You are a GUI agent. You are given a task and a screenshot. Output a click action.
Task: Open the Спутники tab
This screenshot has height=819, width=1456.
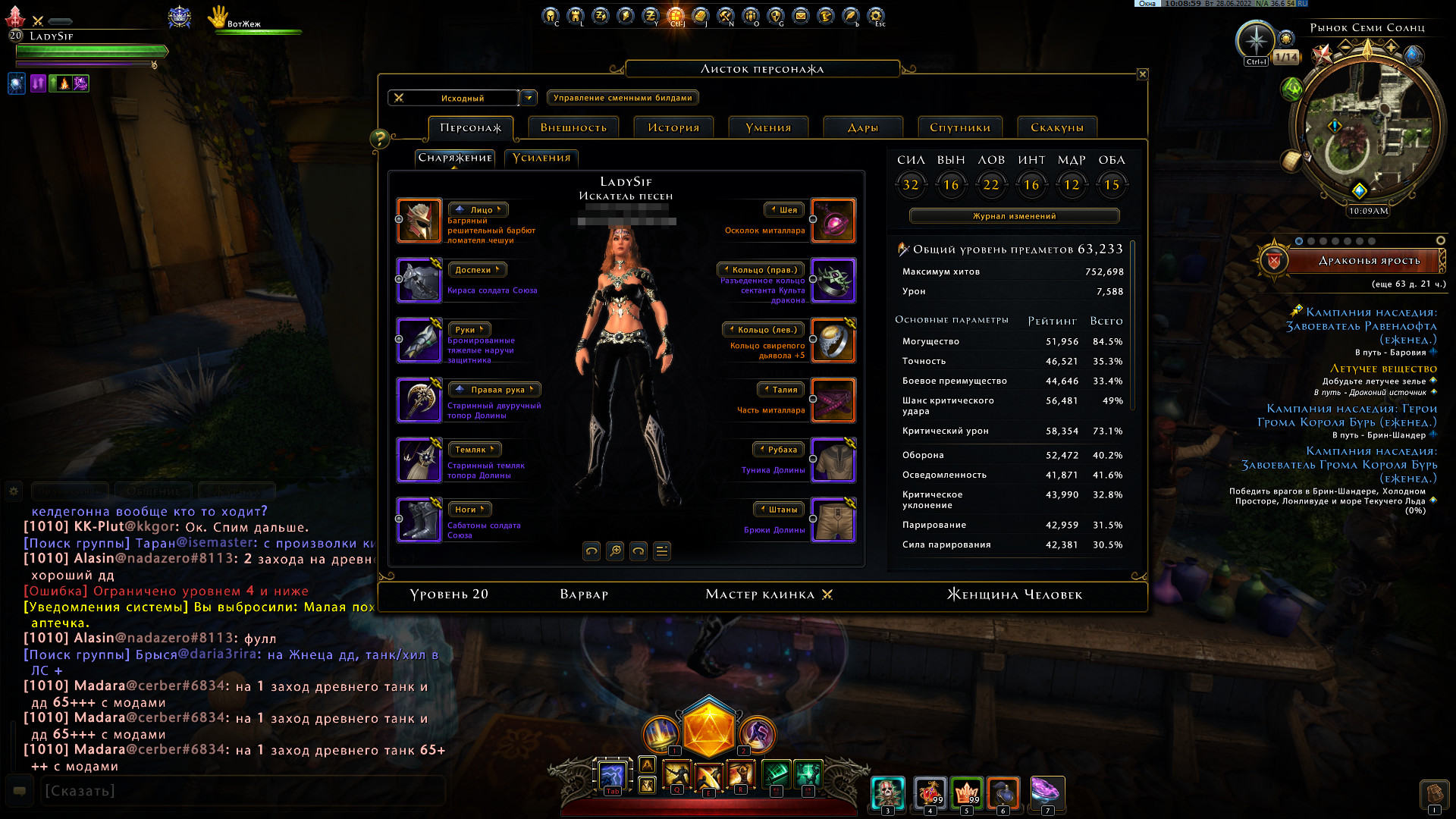(x=960, y=127)
